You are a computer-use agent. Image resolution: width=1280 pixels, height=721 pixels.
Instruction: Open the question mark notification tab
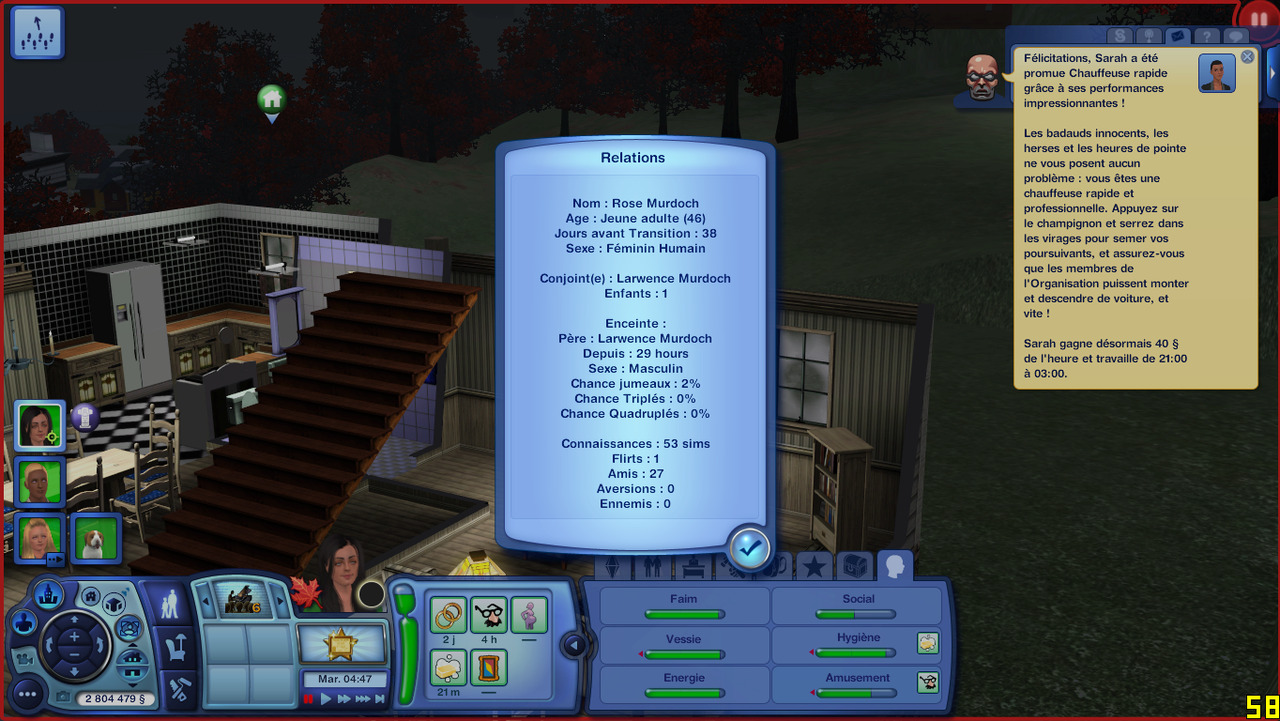[1207, 37]
